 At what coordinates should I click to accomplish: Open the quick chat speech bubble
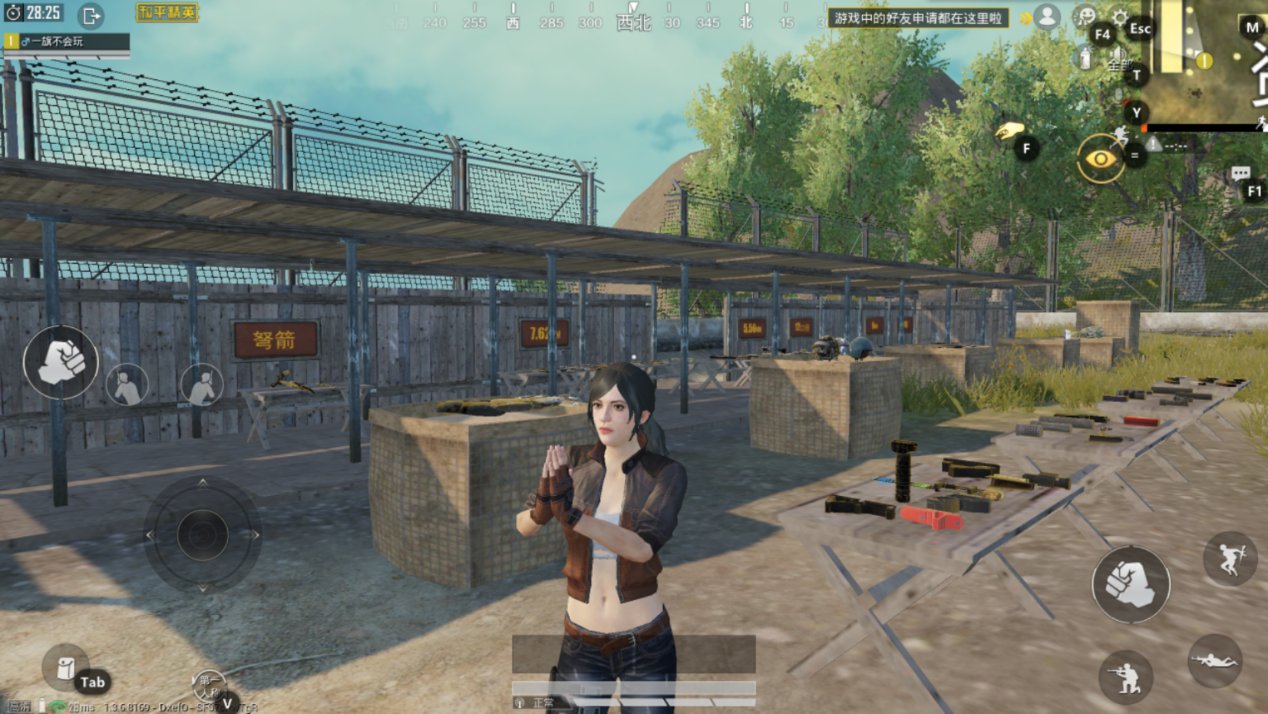(1240, 174)
